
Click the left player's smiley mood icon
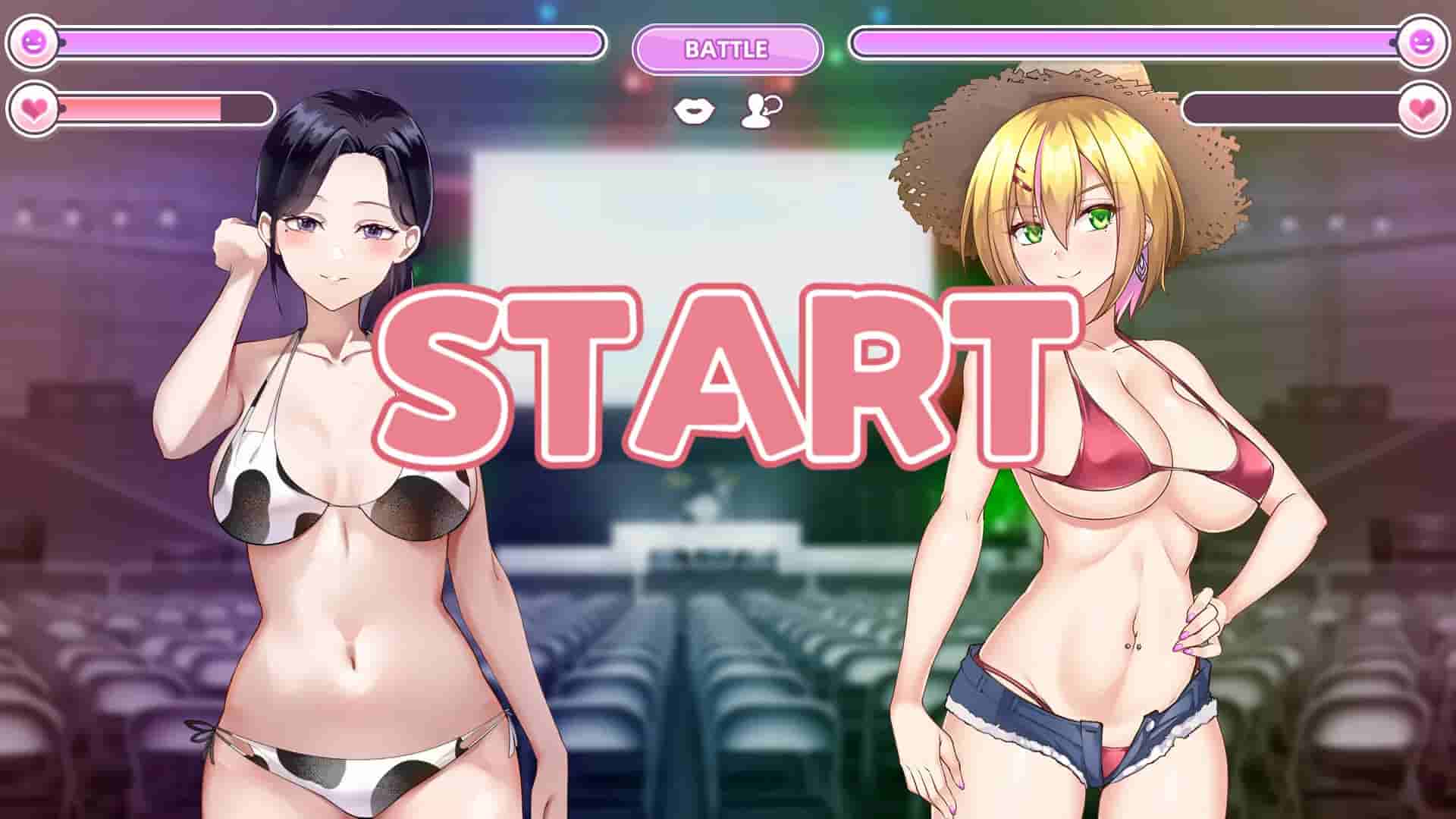[32, 42]
